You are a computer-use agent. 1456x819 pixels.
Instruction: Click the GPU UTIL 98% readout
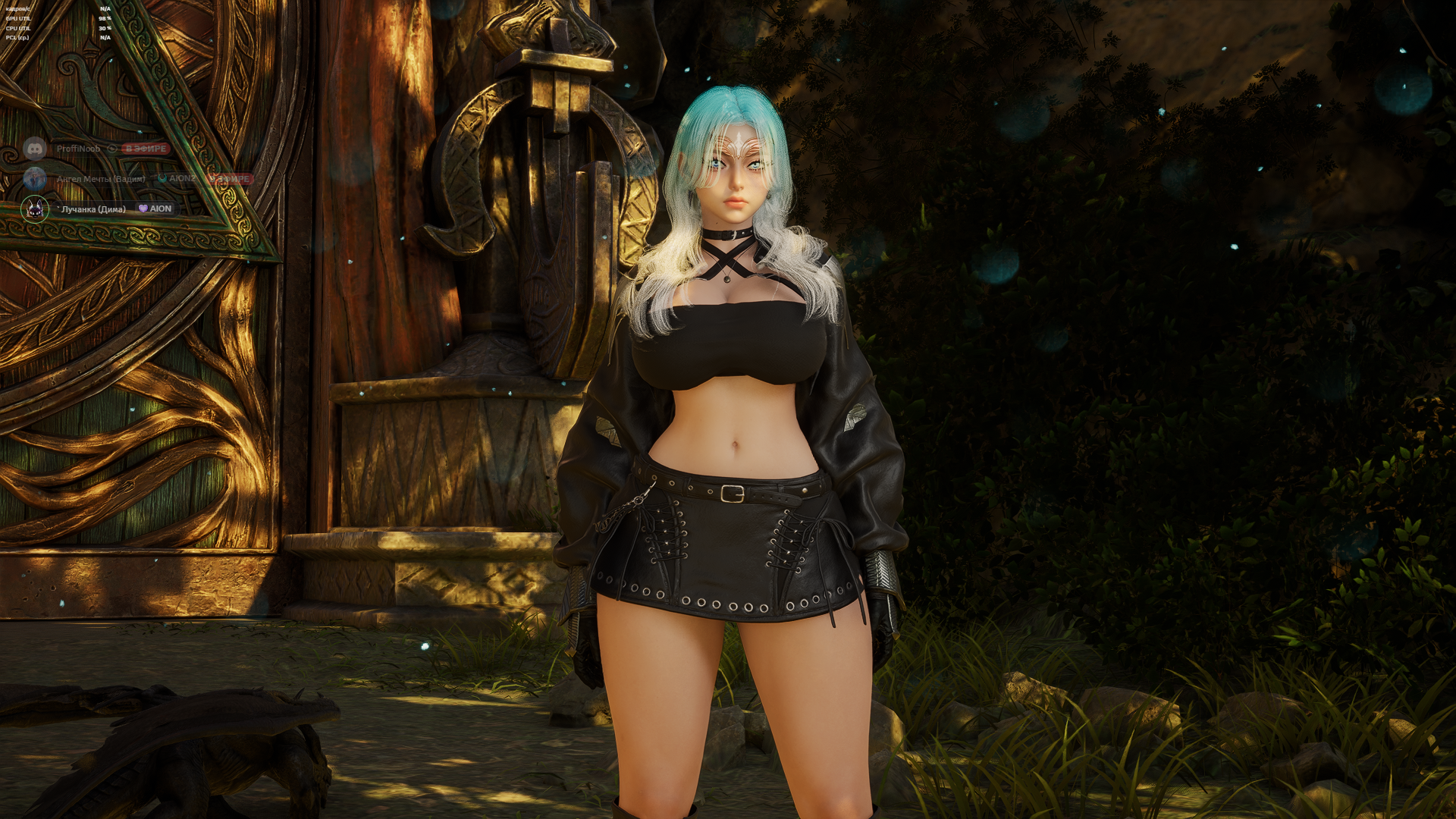[105, 18]
